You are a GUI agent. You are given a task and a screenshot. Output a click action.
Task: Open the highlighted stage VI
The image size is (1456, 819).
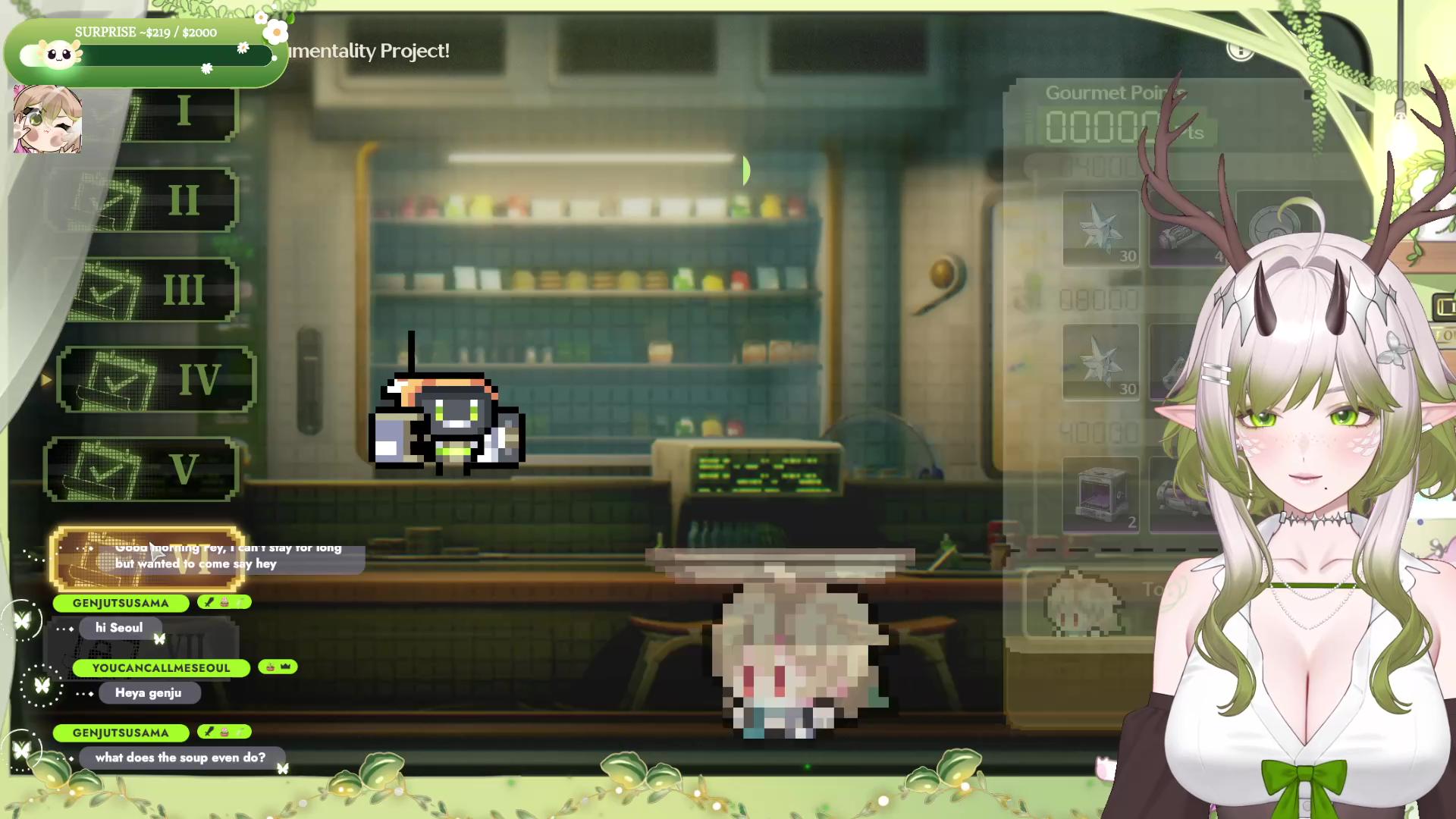tap(147, 560)
